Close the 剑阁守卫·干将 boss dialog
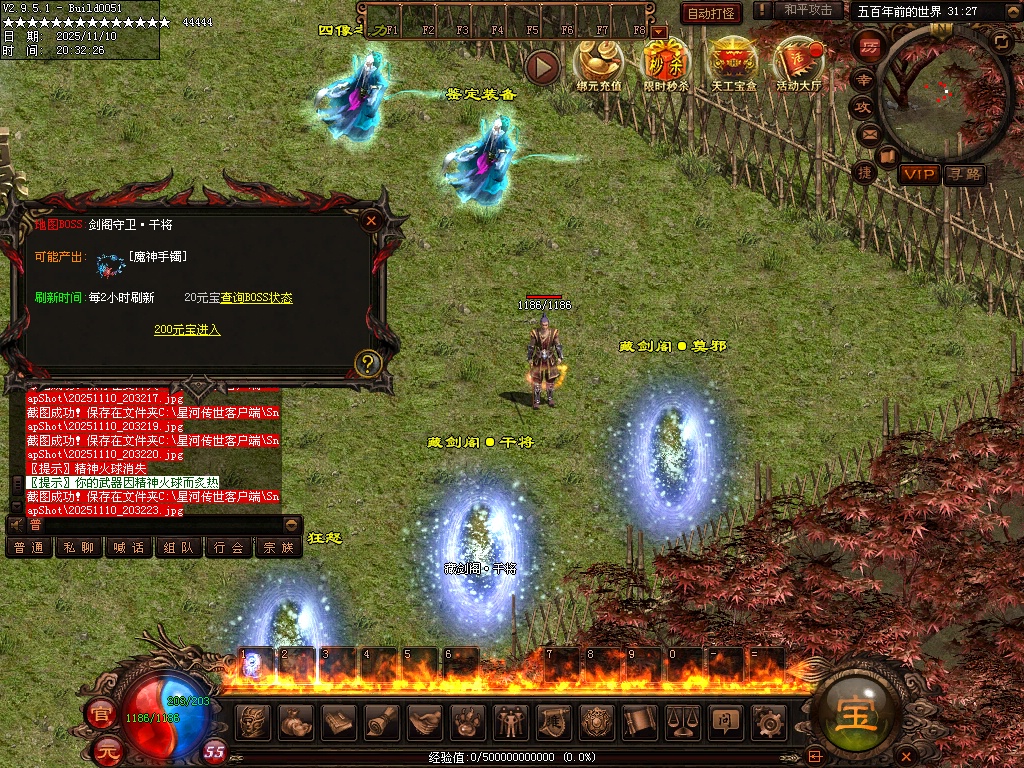Viewport: 1024px width, 768px height. (x=372, y=221)
